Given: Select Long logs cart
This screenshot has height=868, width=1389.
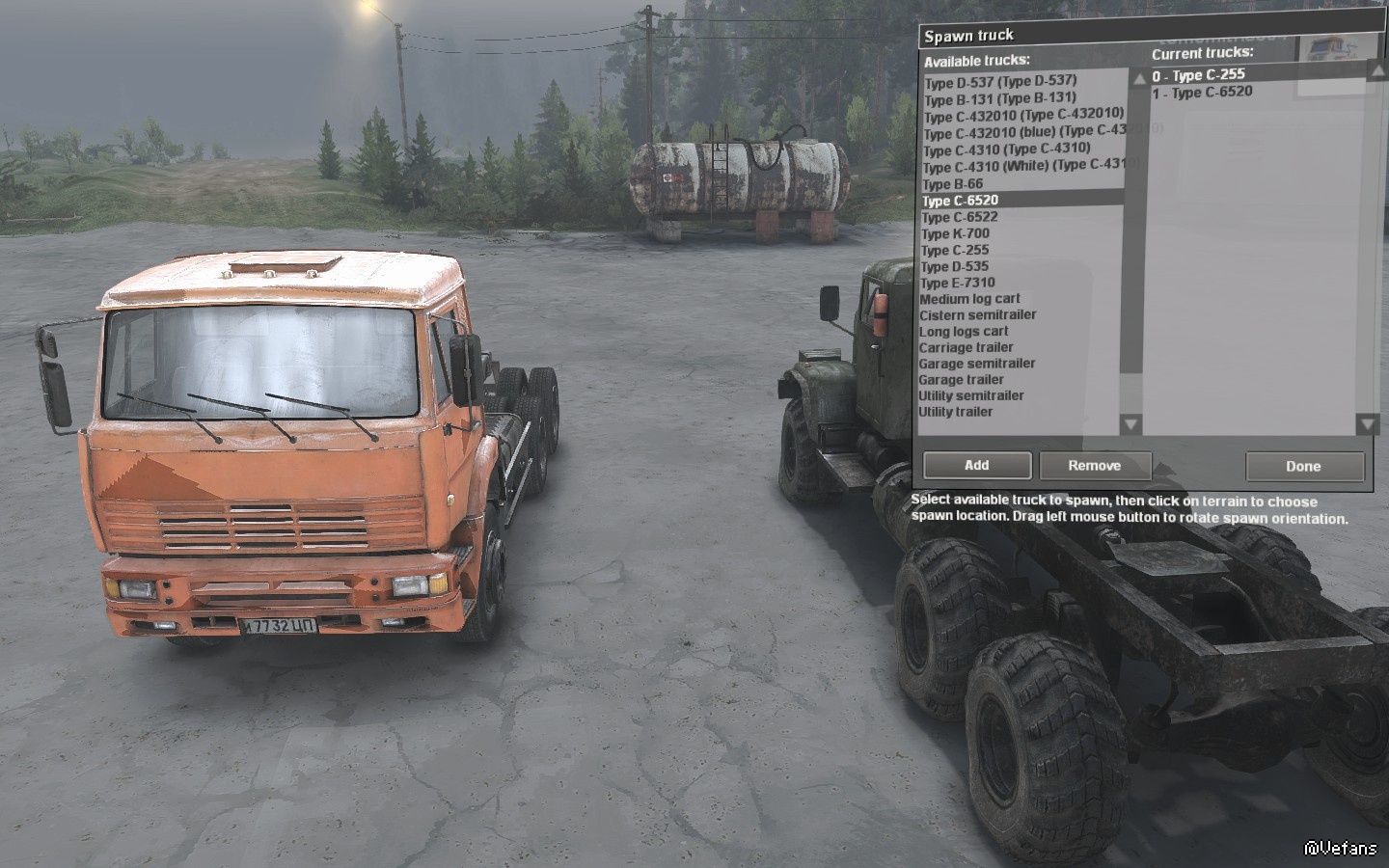Looking at the screenshot, I should 964,332.
